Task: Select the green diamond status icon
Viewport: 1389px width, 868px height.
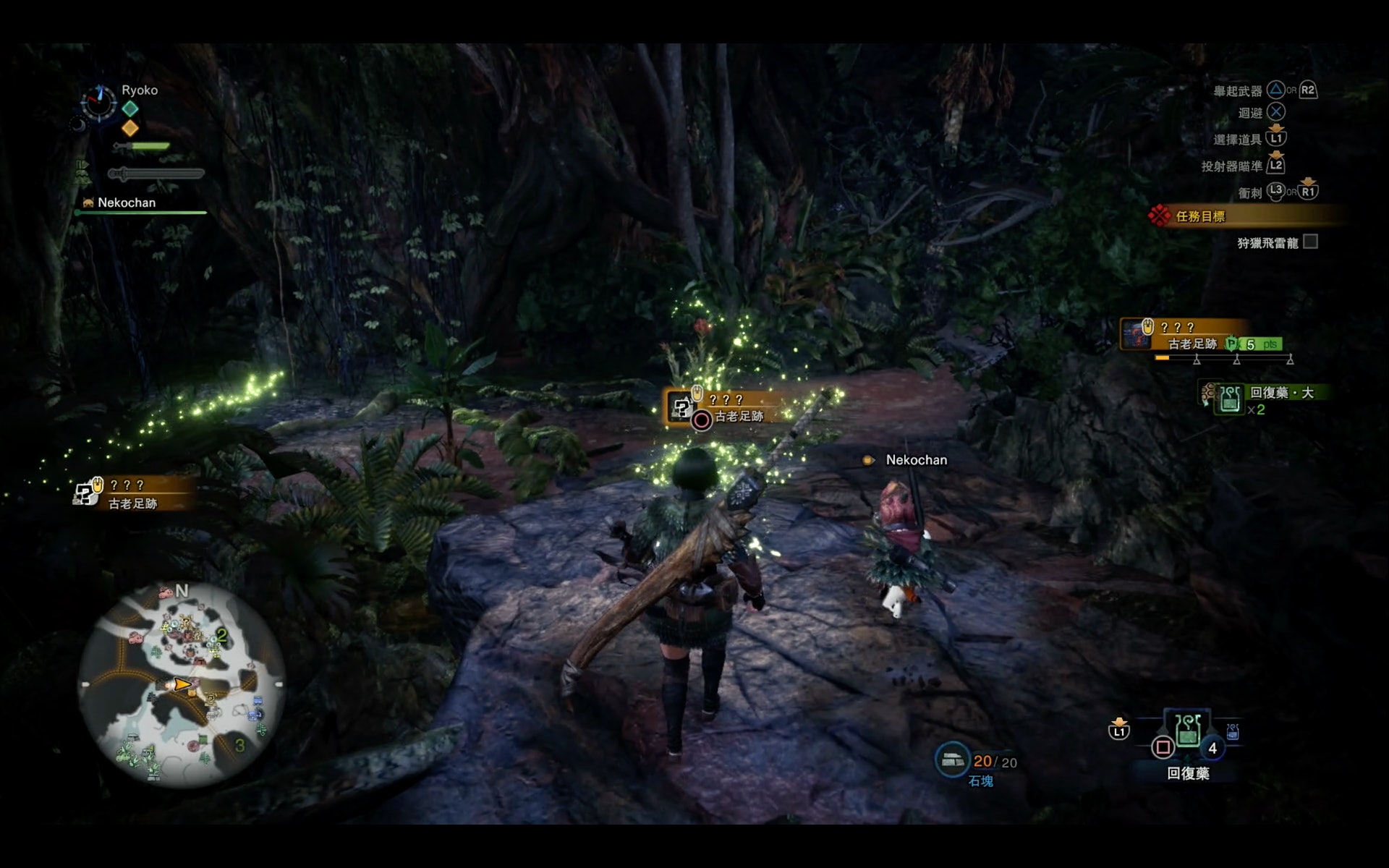Action: [x=130, y=109]
